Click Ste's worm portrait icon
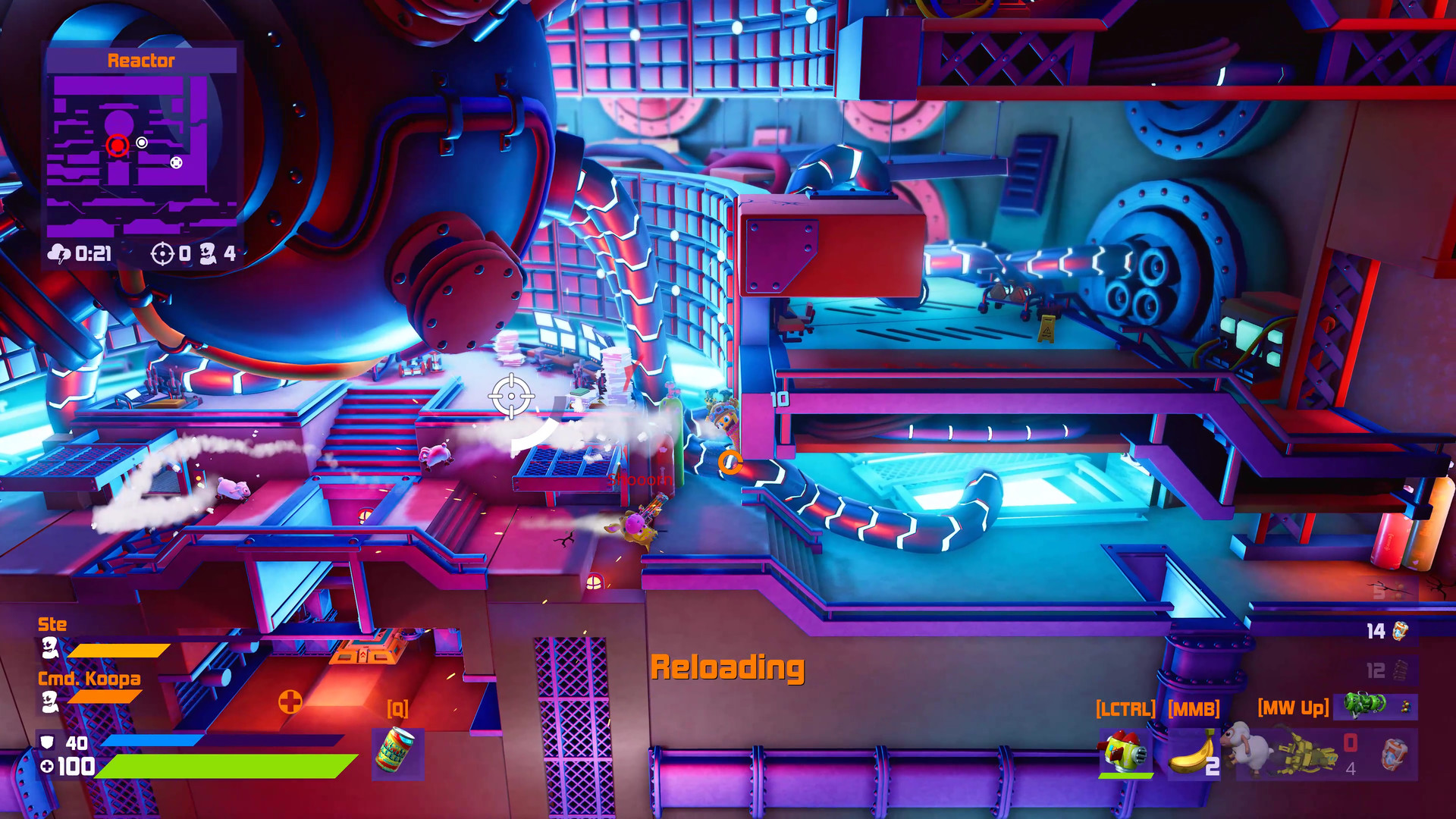Image resolution: width=1456 pixels, height=819 pixels. click(50, 649)
